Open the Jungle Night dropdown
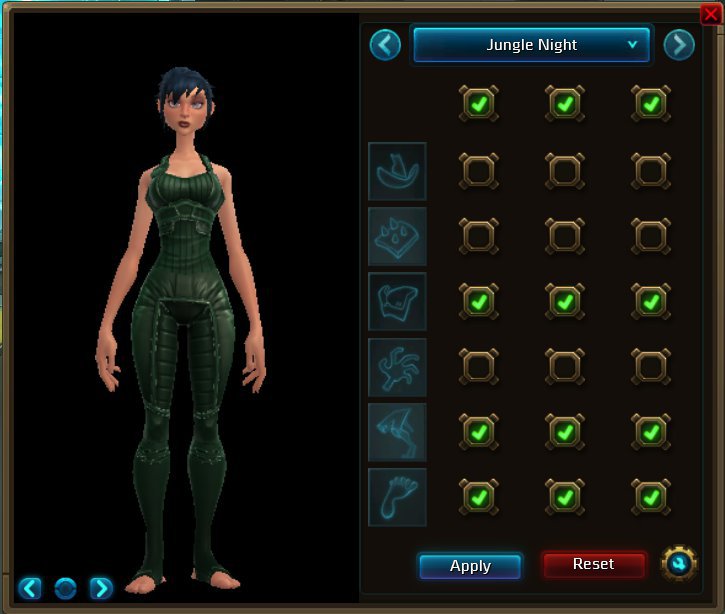This screenshot has width=725, height=614. point(532,45)
